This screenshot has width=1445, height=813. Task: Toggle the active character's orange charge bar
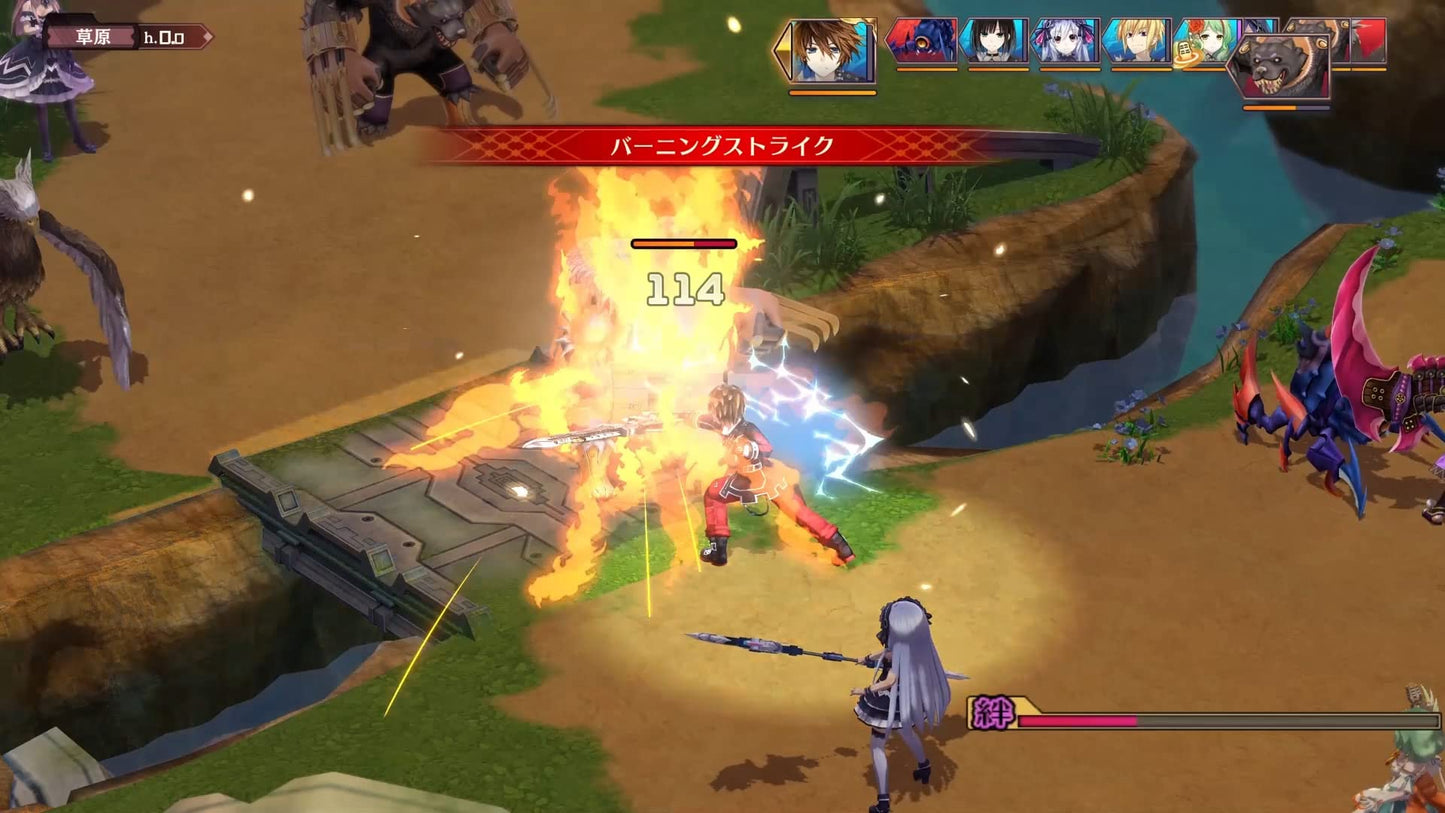[x=833, y=94]
